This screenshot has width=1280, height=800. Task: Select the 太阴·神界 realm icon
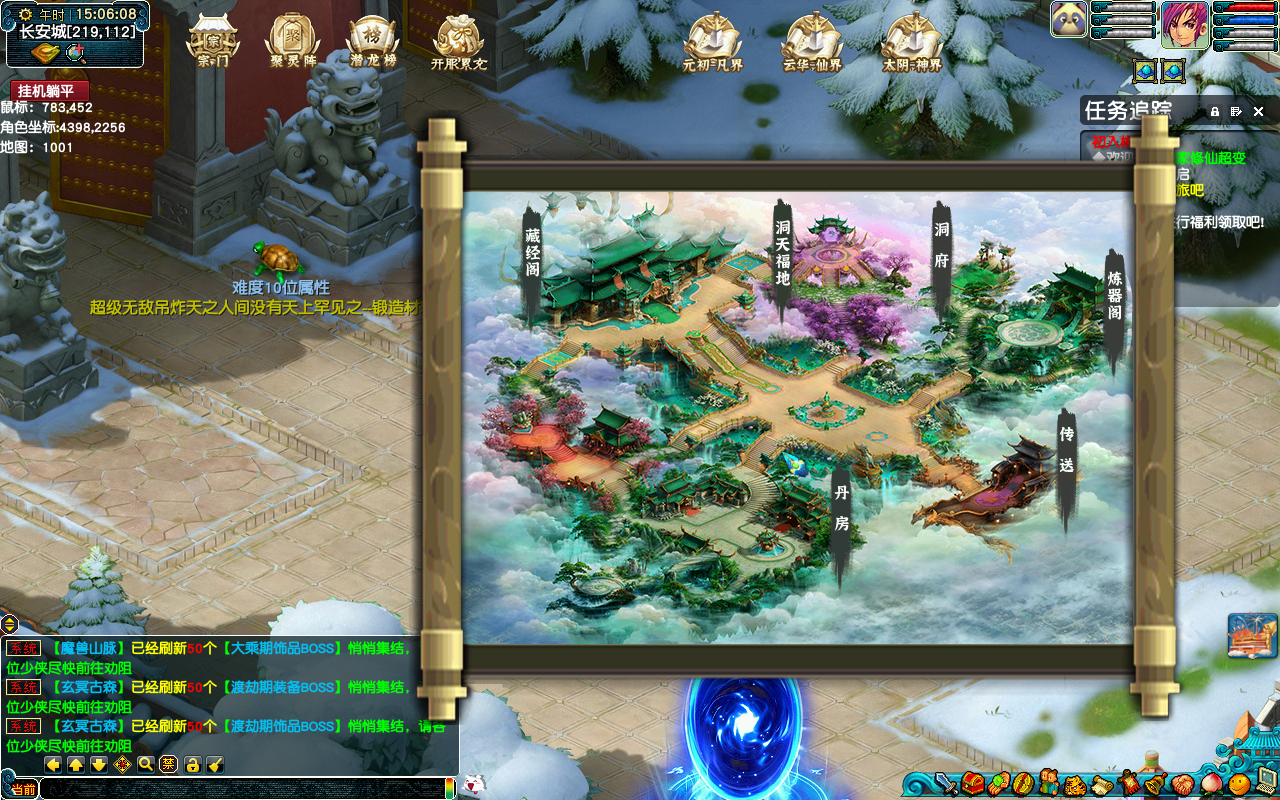coord(912,40)
